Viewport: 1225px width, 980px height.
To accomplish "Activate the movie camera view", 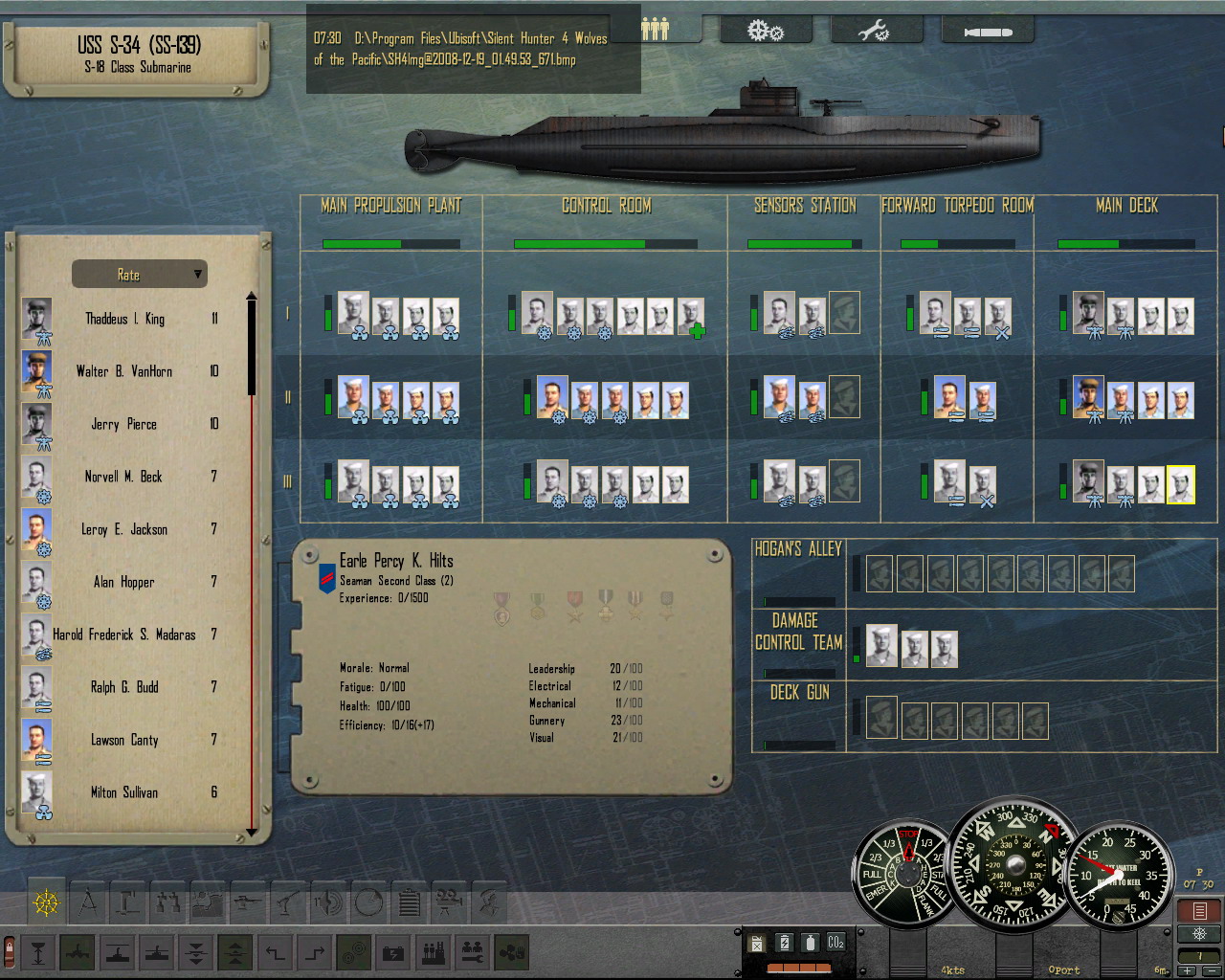I will pyautogui.click(x=449, y=902).
